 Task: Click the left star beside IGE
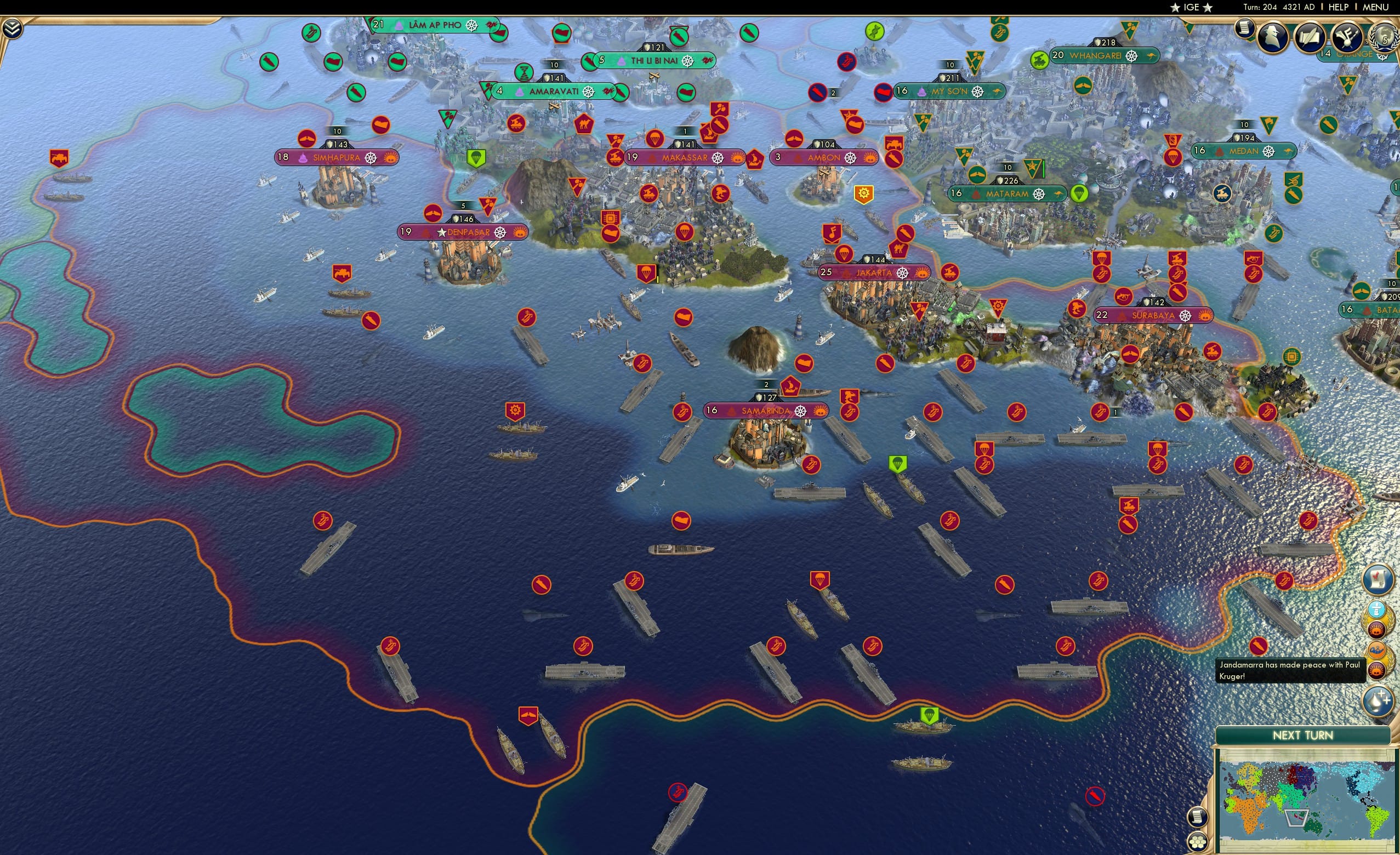1175,8
